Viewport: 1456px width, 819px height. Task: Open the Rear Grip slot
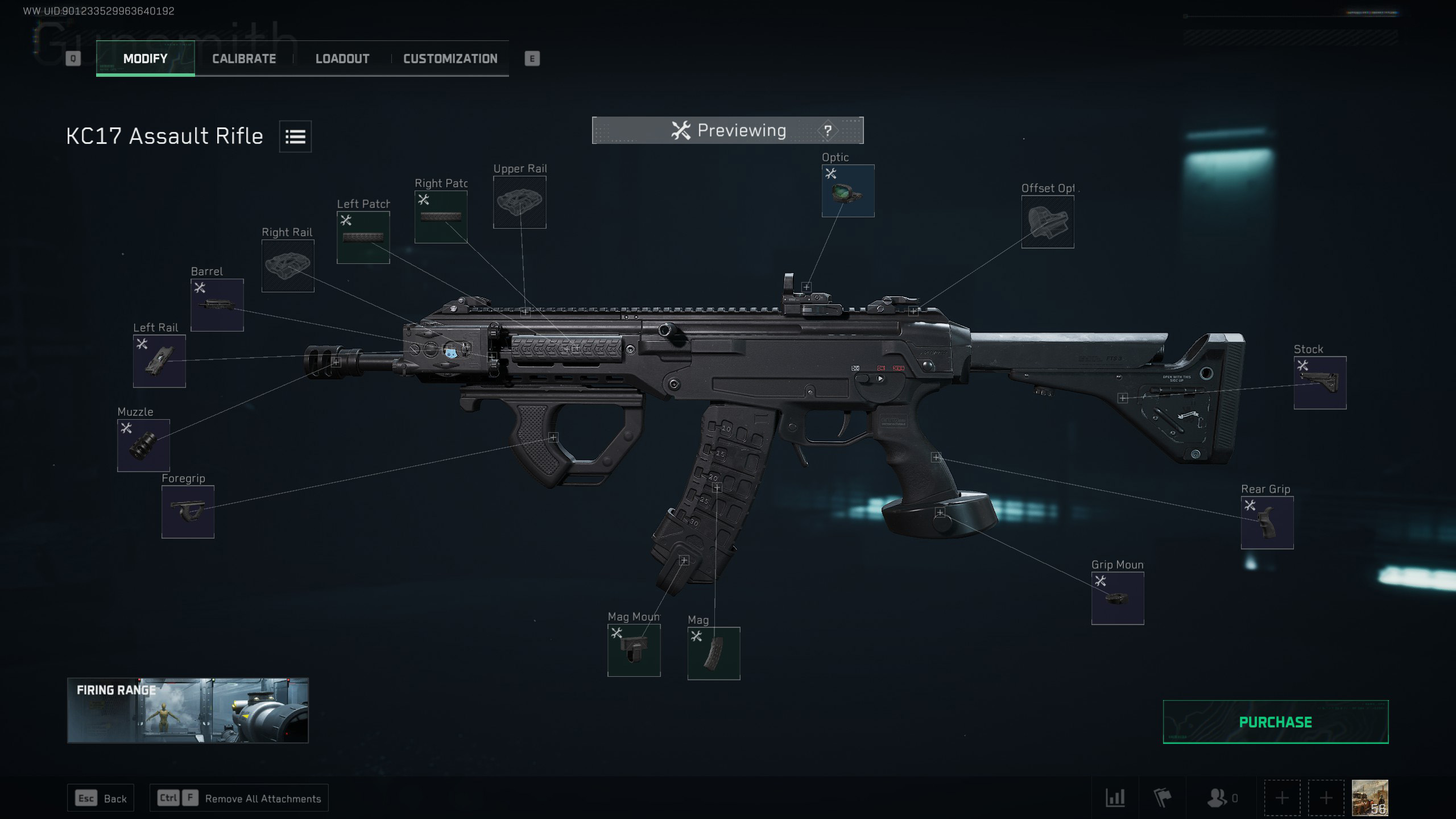(x=1267, y=522)
